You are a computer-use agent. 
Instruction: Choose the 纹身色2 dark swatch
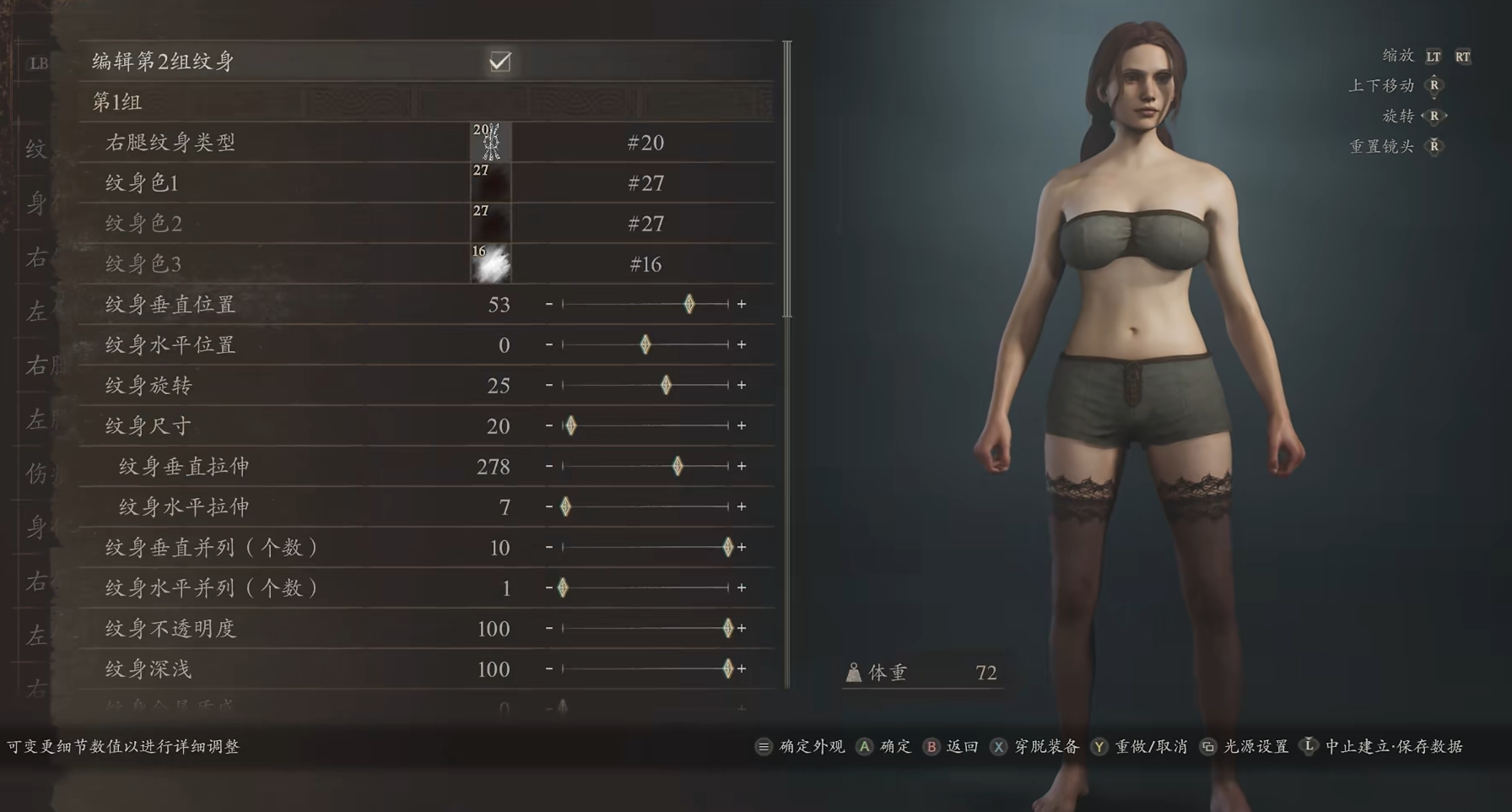[490, 224]
